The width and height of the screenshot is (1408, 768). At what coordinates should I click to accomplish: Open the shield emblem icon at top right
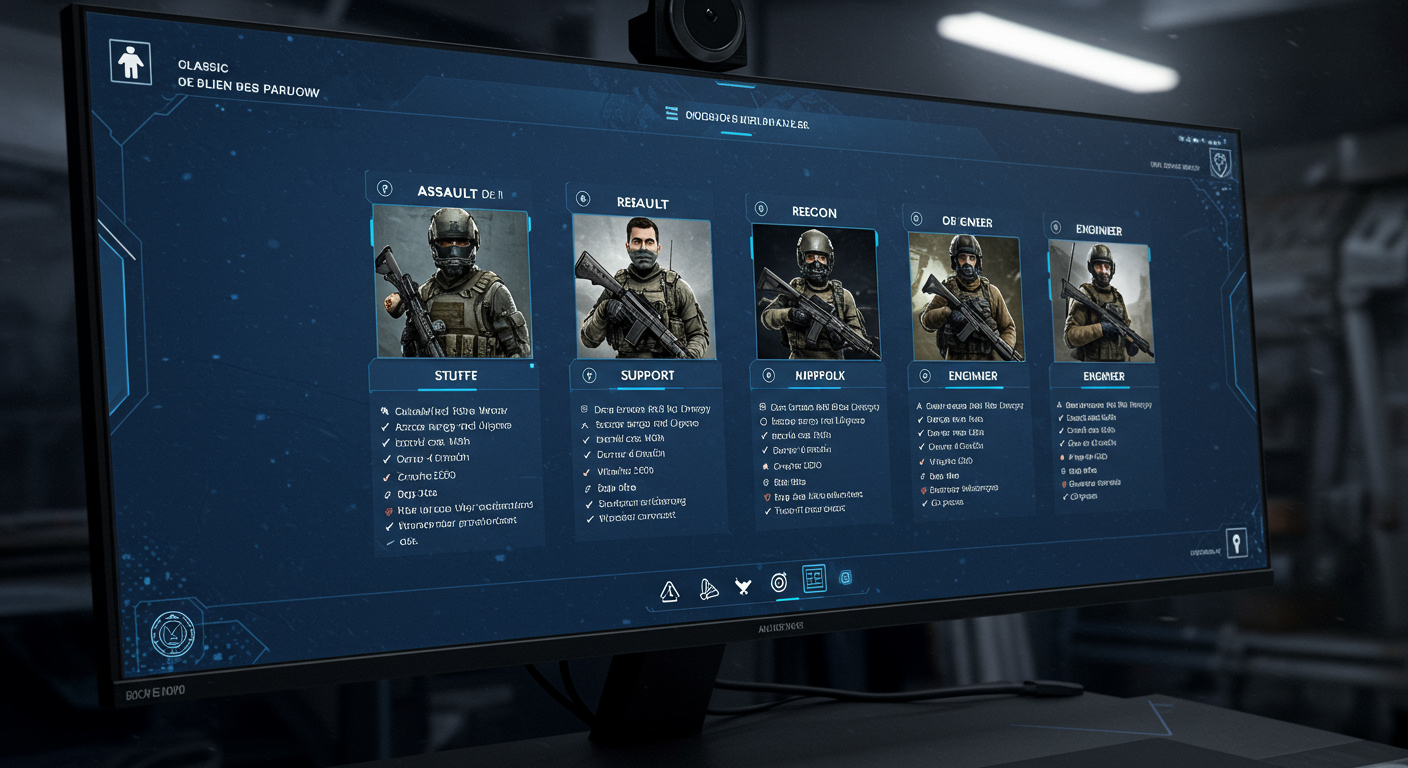(x=1220, y=165)
